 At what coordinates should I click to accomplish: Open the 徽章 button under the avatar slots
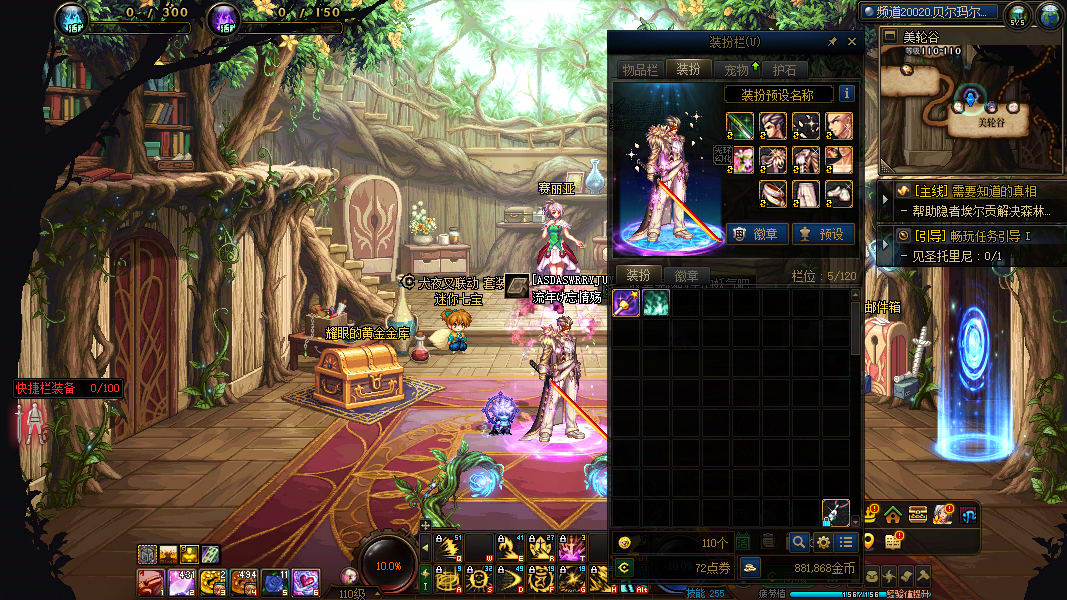click(757, 234)
